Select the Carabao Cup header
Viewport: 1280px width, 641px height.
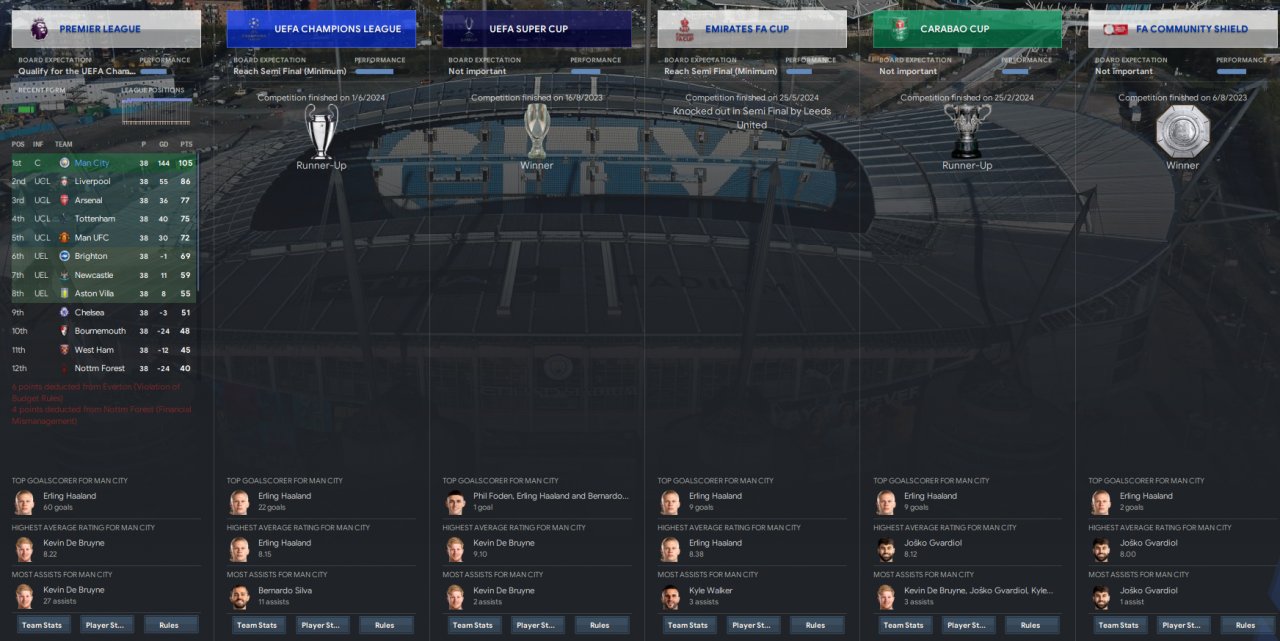click(x=967, y=29)
